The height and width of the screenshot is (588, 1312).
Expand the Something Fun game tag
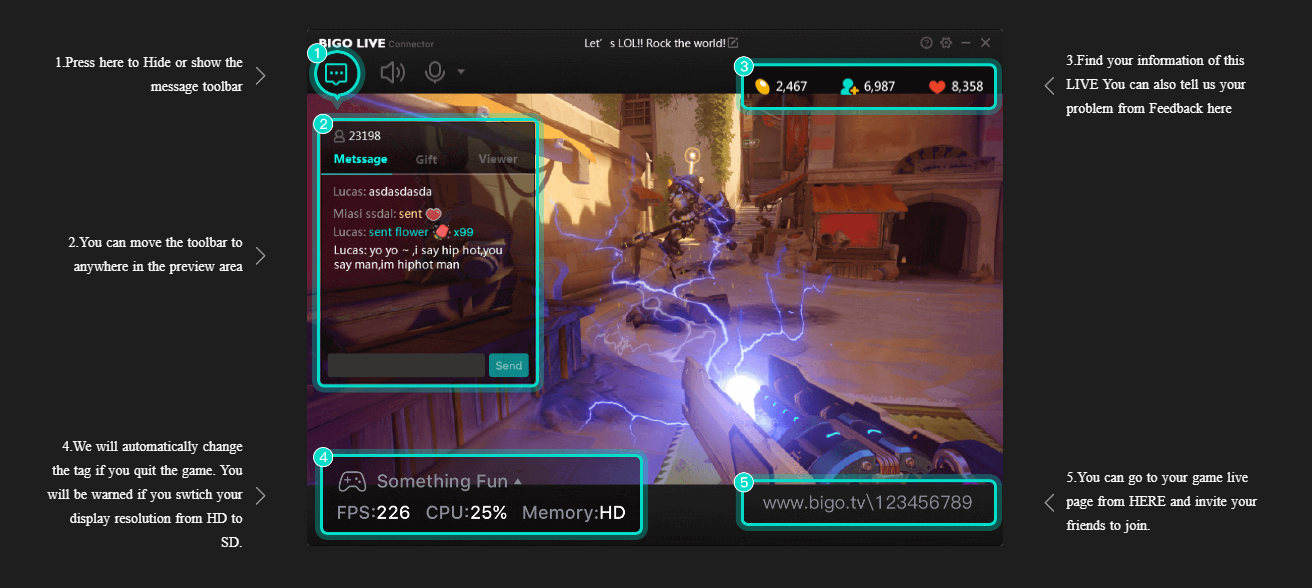[x=517, y=482]
